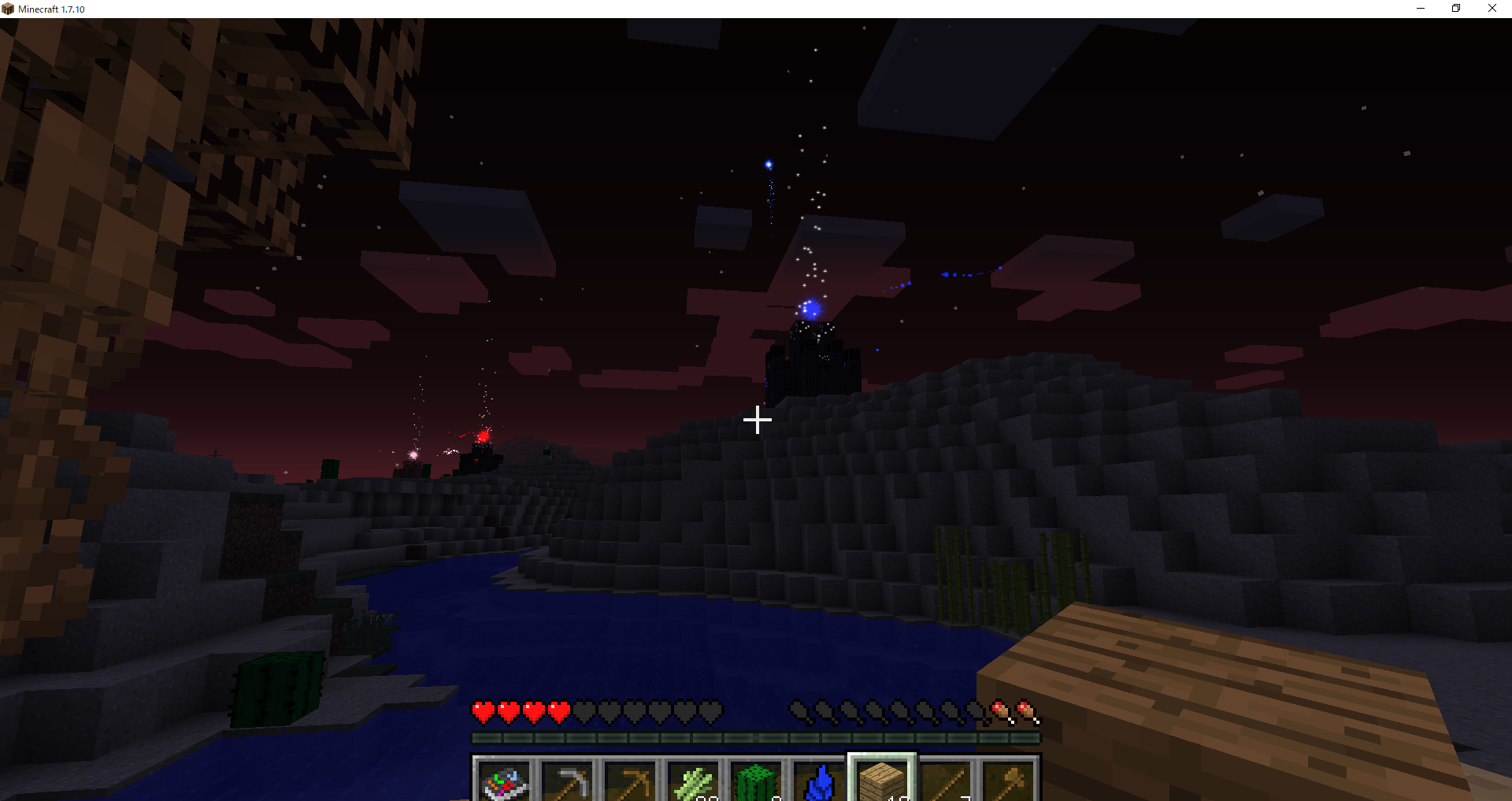Minimize the Minecraft window
This screenshot has height=801, width=1512.
[x=1421, y=9]
